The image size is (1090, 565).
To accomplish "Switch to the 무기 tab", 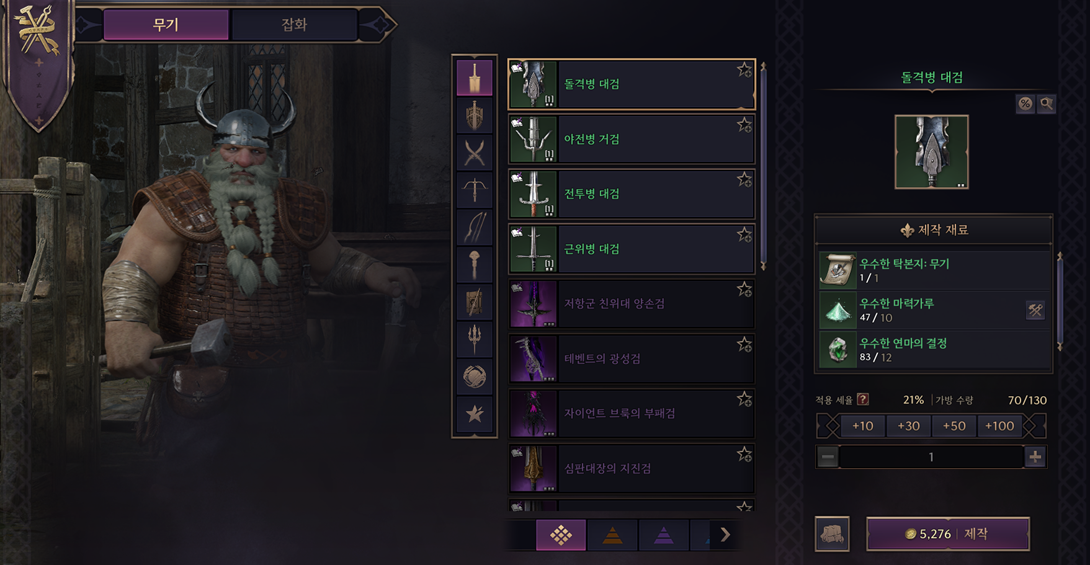I will point(166,25).
